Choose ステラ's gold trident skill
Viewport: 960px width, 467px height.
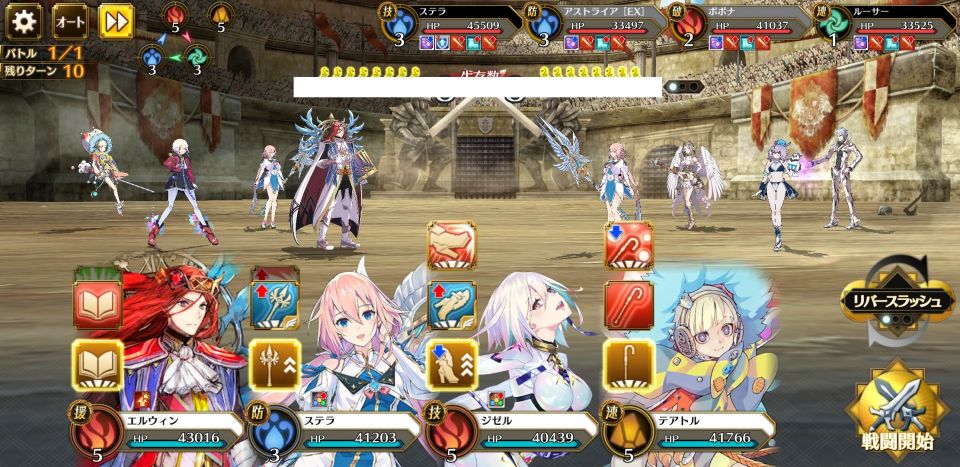point(275,364)
